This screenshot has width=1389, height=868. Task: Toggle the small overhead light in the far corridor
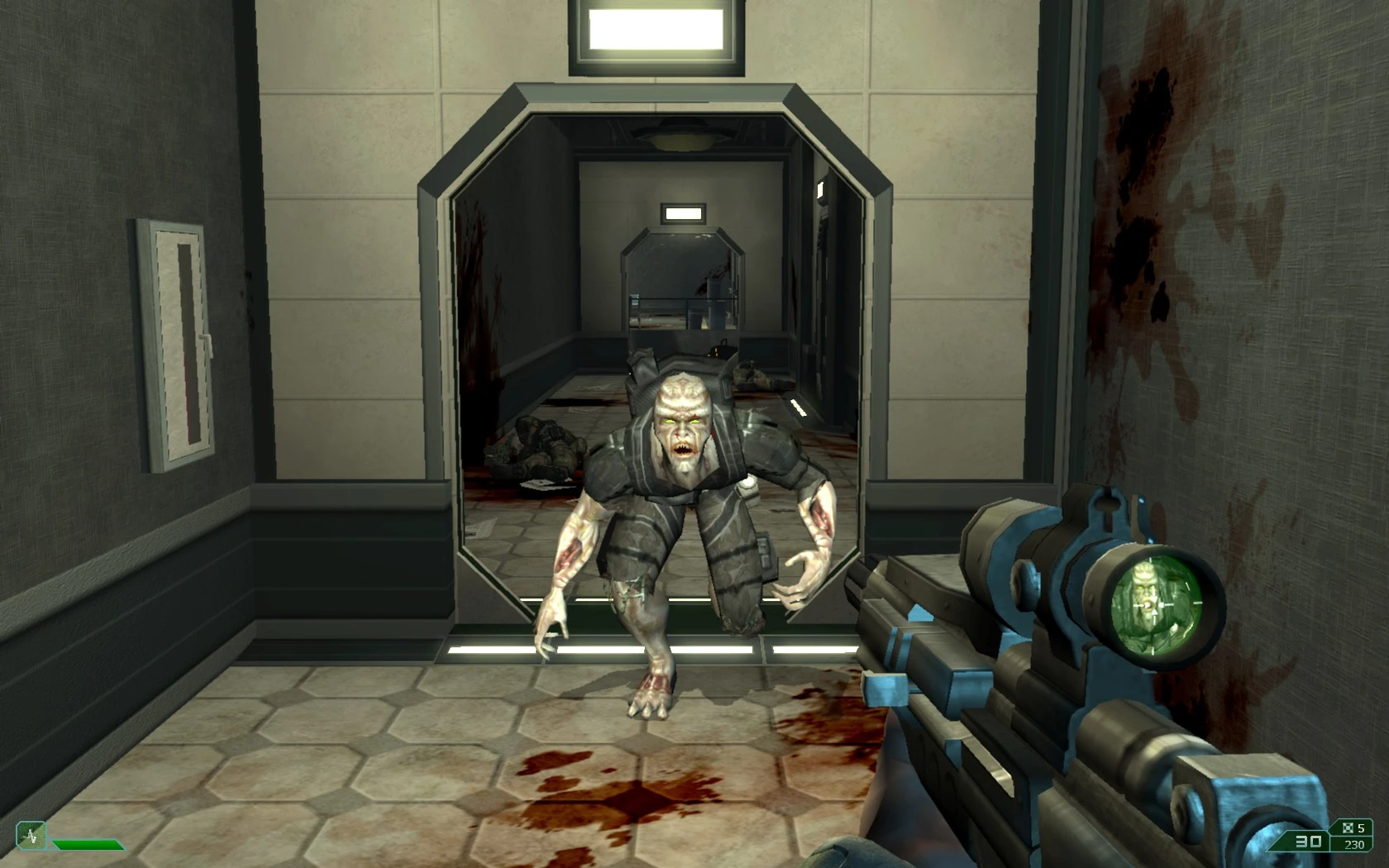click(x=685, y=212)
